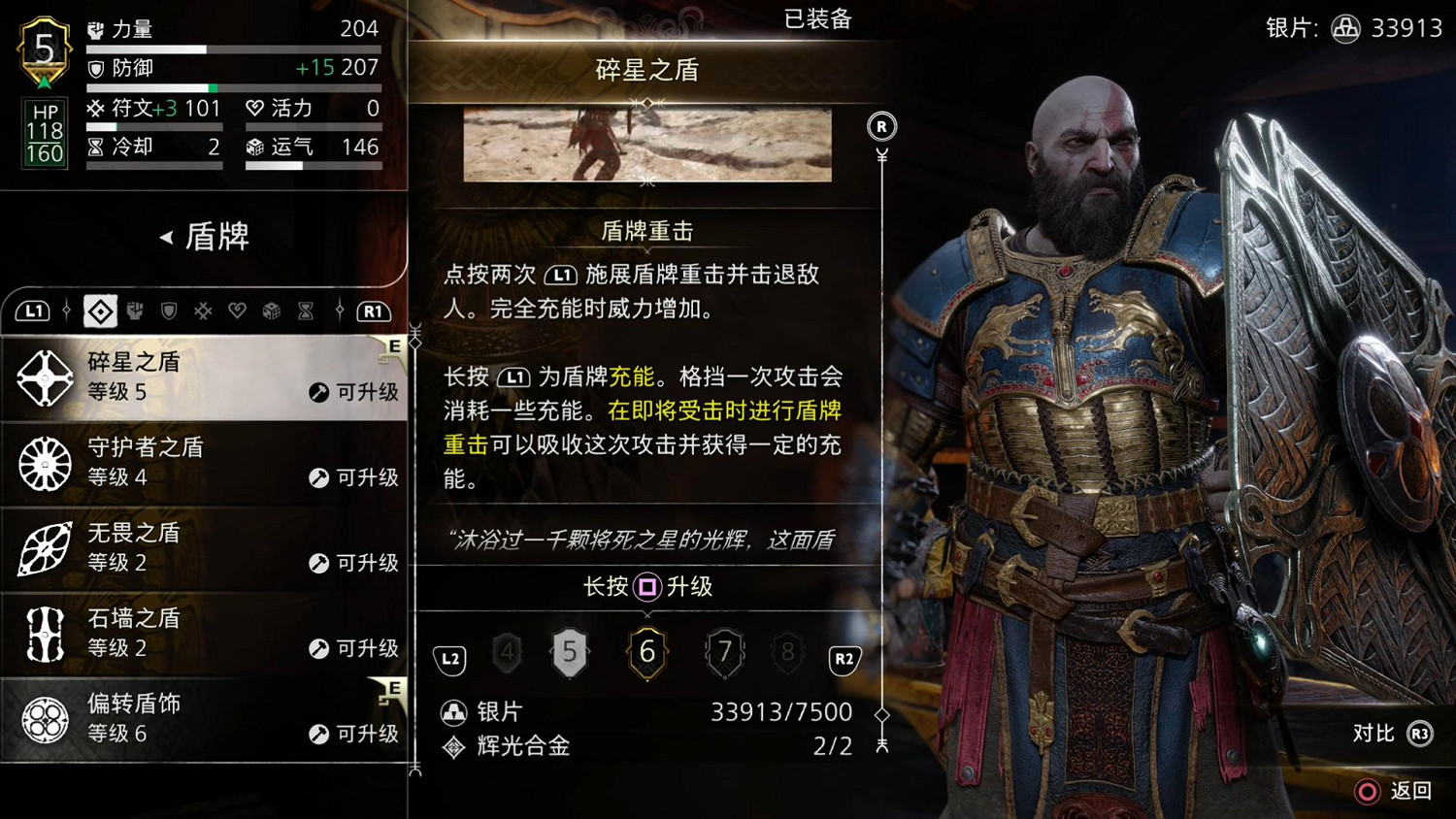1456x819 pixels.
Task: Open the R equip circle indicator
Action: tap(881, 126)
